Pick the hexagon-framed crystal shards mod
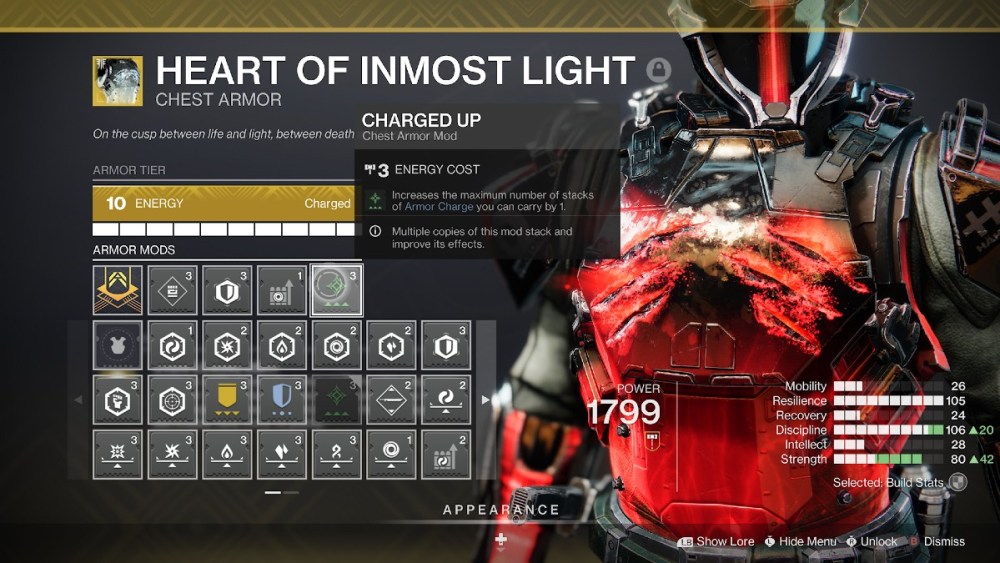Viewport: 1000px width, 563px height. 227,345
